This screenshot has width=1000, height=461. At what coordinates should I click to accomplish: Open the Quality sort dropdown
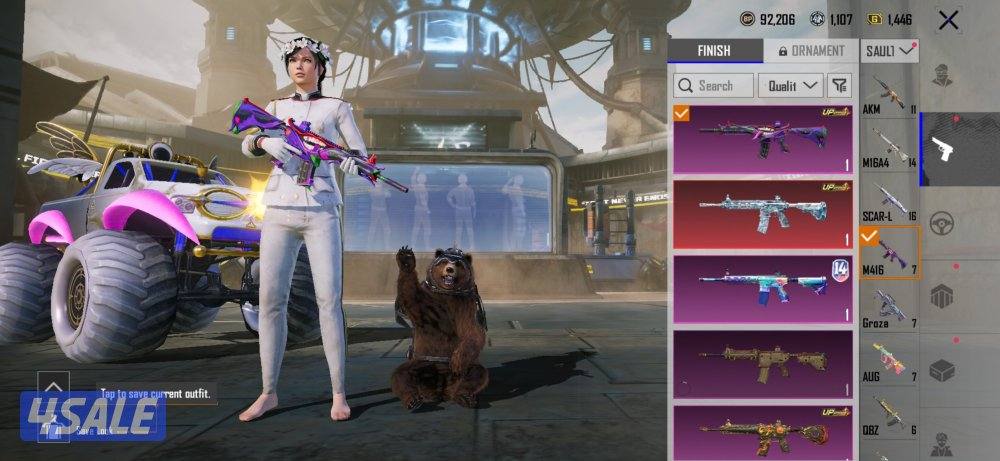(x=790, y=86)
